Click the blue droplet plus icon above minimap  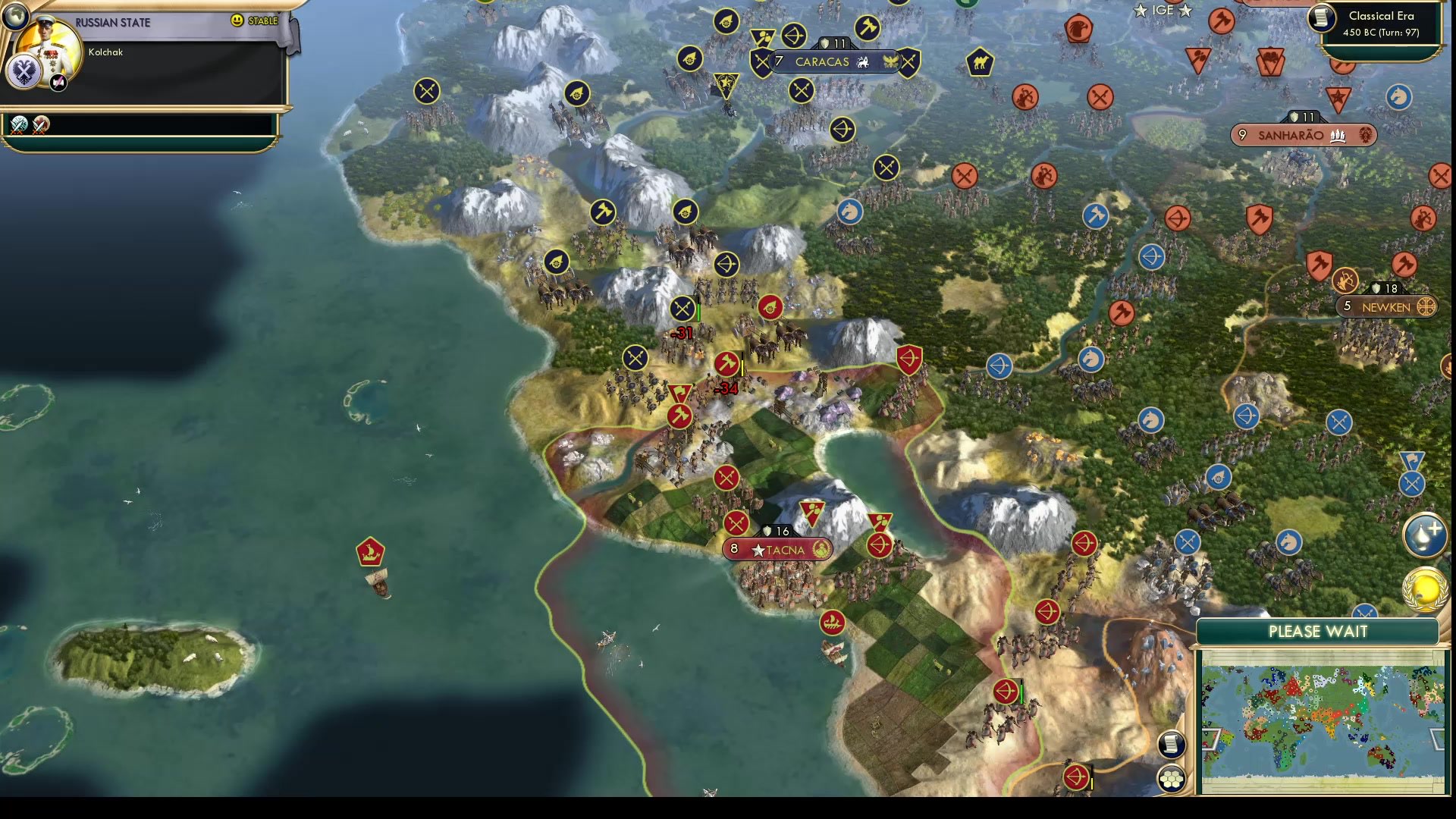pos(1426,533)
